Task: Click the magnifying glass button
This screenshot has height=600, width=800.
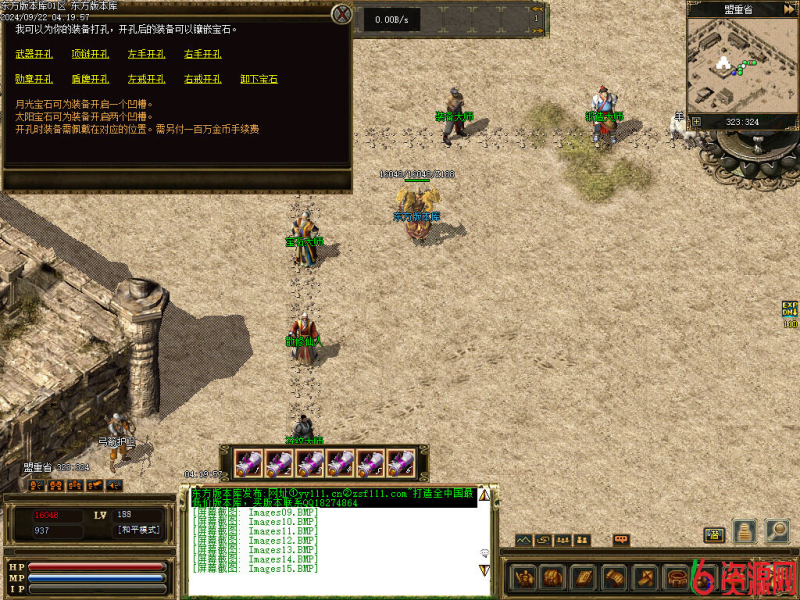Action: [777, 531]
